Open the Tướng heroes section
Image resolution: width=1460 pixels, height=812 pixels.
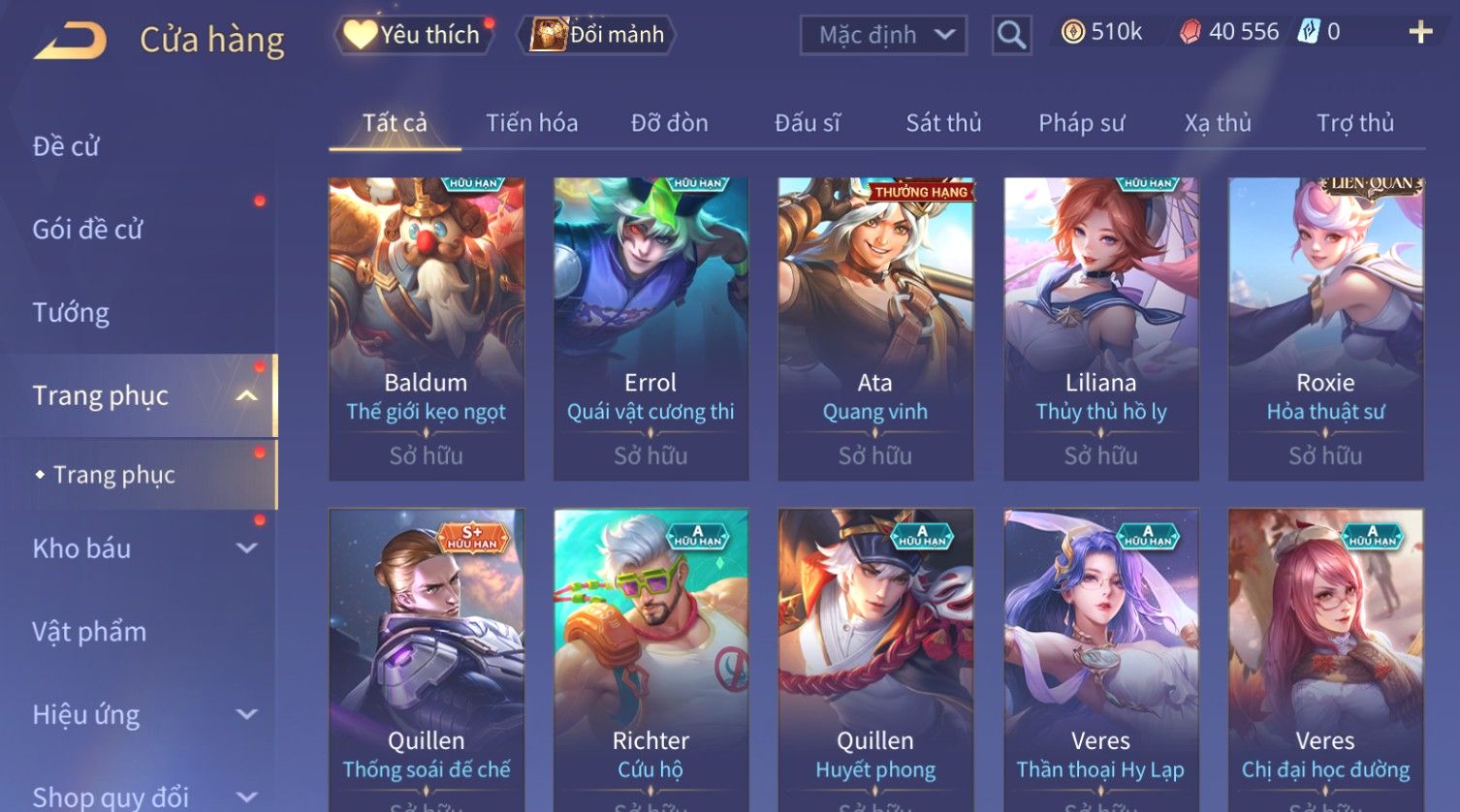71,313
